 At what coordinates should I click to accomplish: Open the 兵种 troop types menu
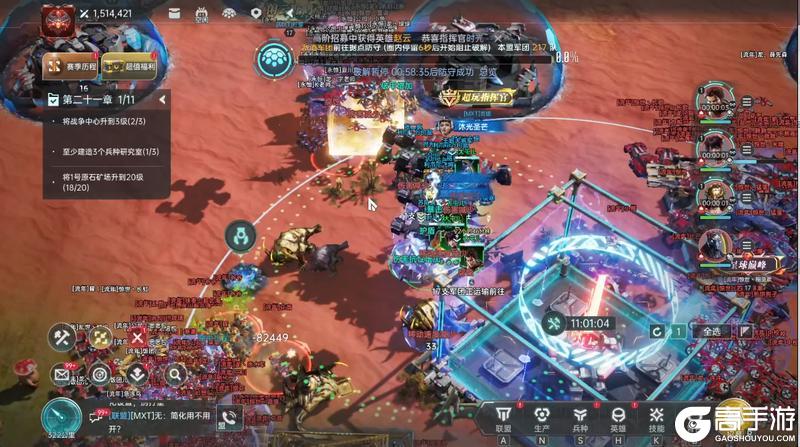[579, 419]
